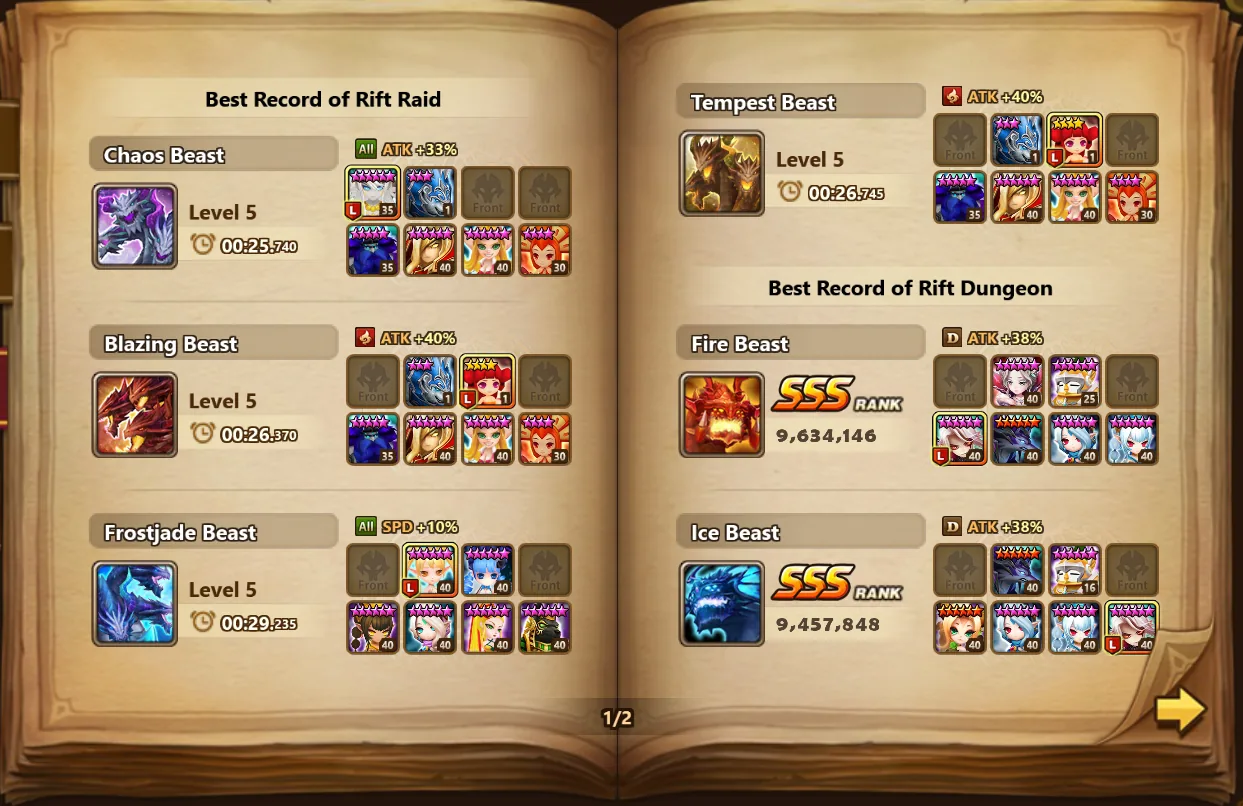Click the Fire Beast team leader monster icon
The image size is (1243, 806).
(960, 439)
